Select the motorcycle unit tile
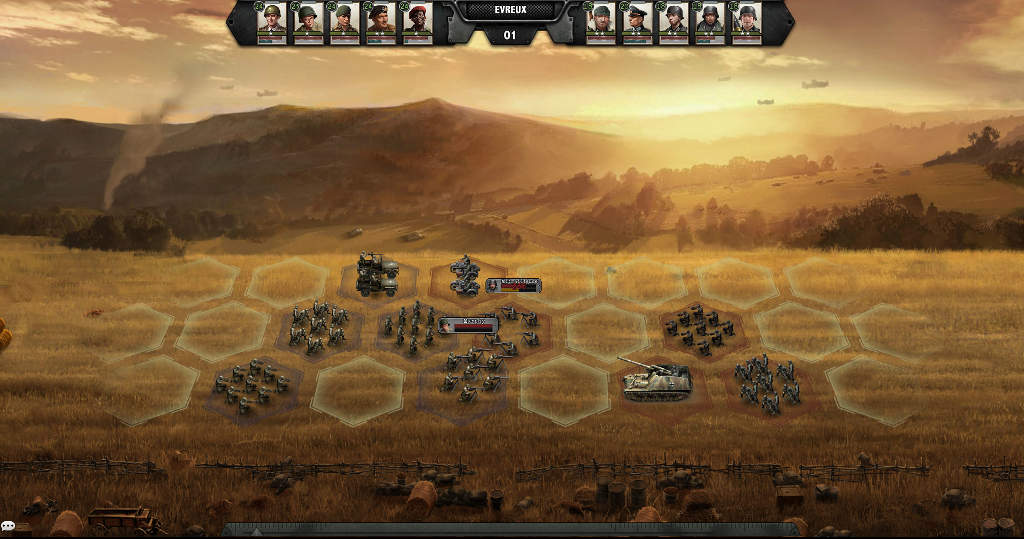The image size is (1024, 539). coord(464,275)
